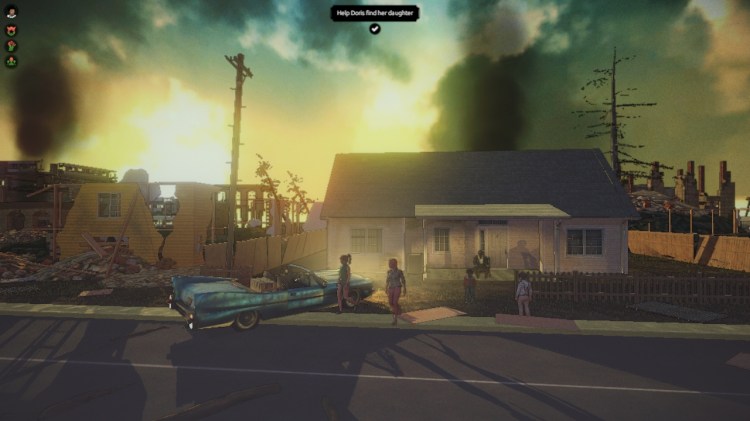Select the character portrait icon
750x421 pixels.
[12, 13]
